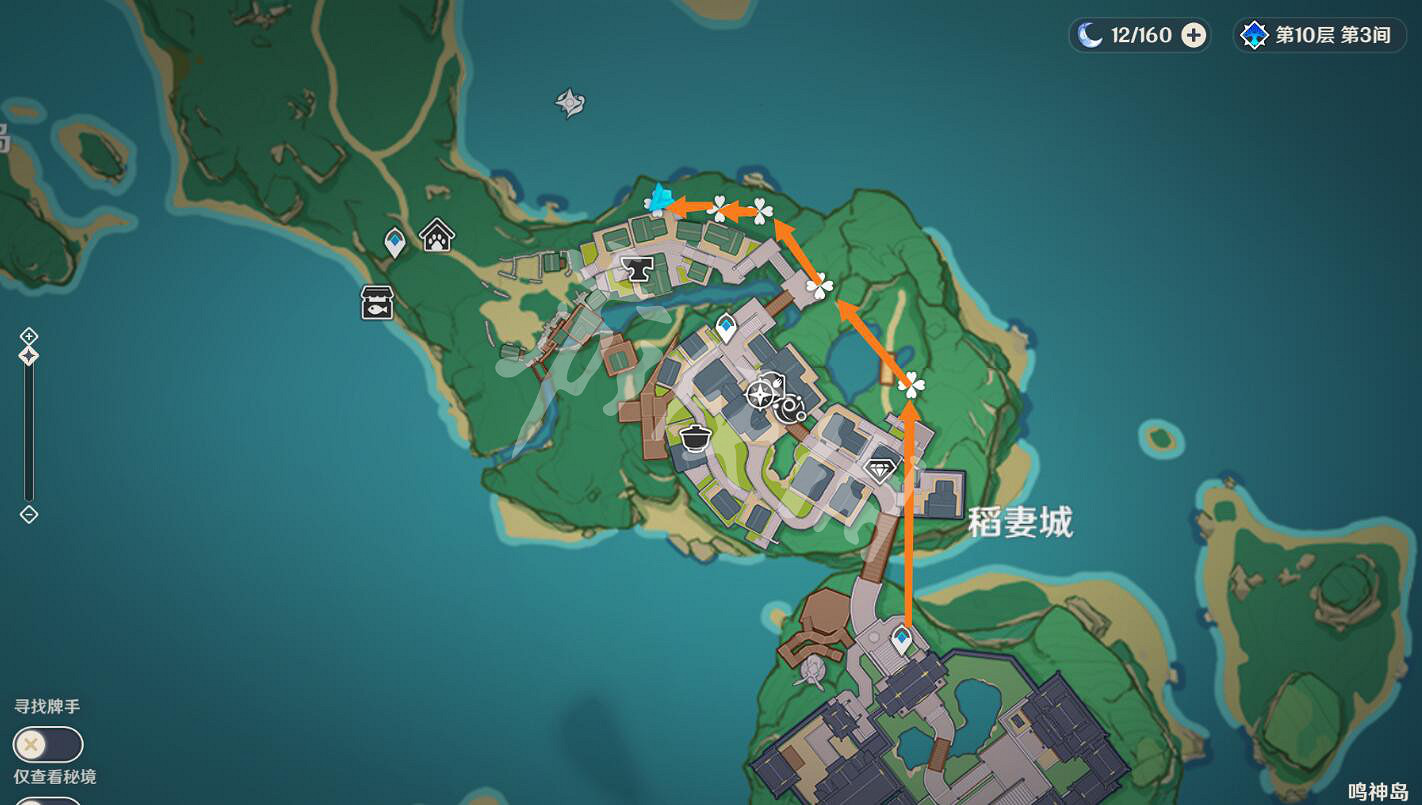Image resolution: width=1422 pixels, height=805 pixels.
Task: Open the 第10层 第3间 Abyss entry
Action: [x=1318, y=35]
